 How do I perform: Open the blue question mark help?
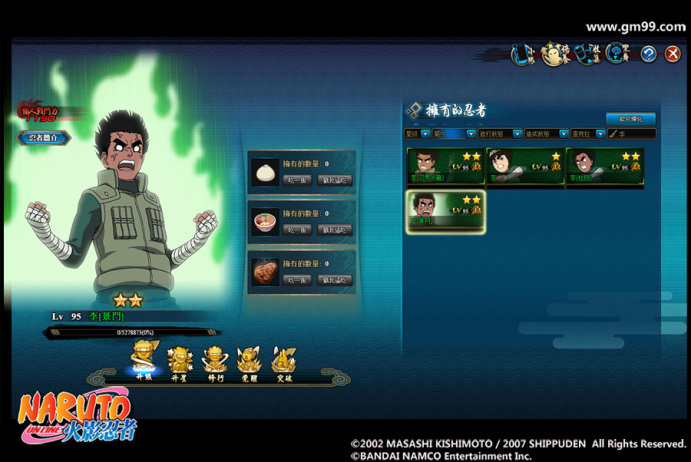pos(648,54)
